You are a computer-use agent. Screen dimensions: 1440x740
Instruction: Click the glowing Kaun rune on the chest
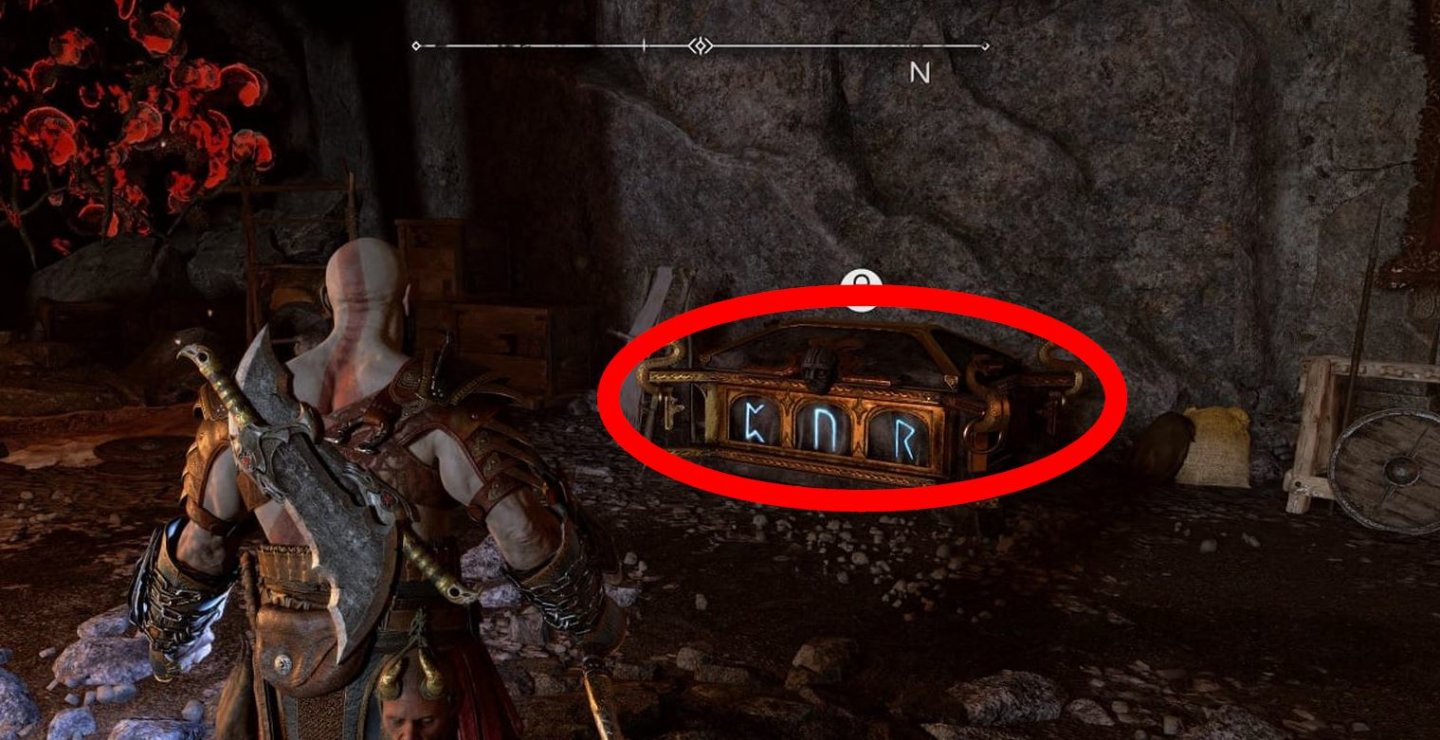point(755,420)
